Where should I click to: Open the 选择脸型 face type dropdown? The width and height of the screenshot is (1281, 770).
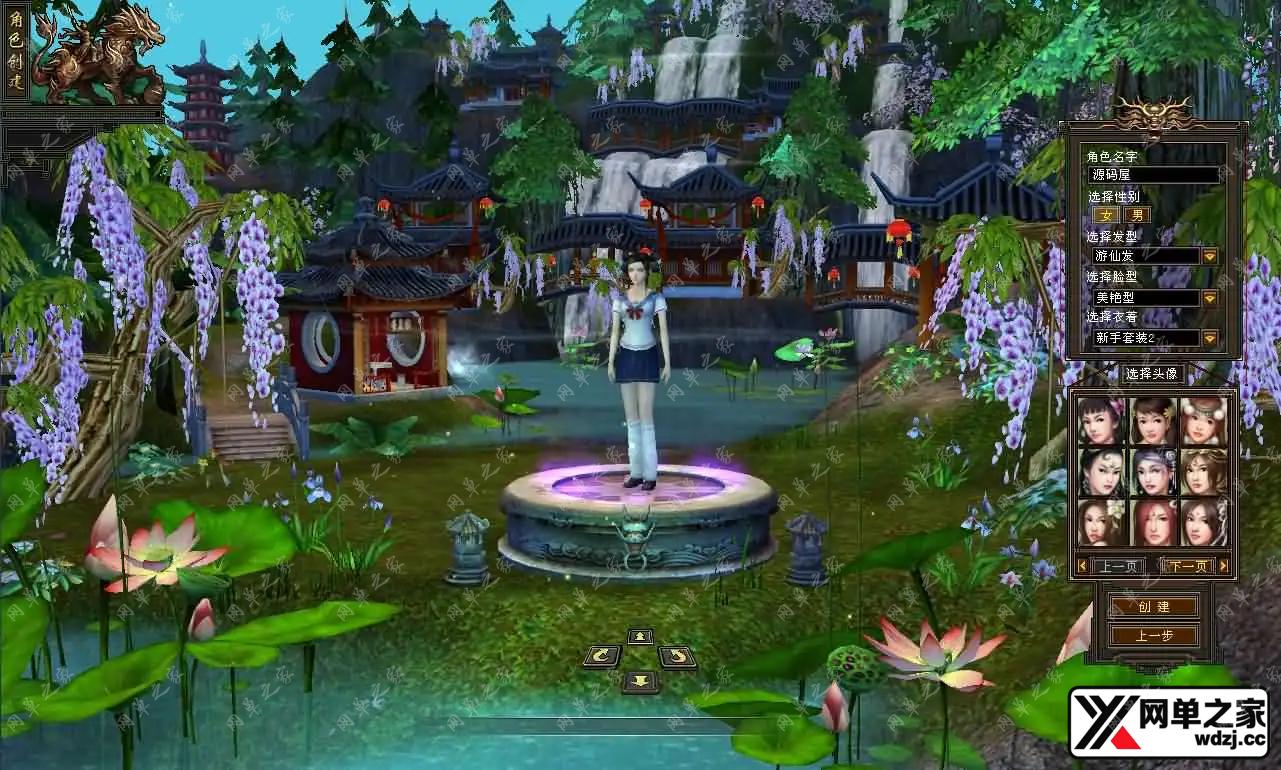click(1209, 298)
